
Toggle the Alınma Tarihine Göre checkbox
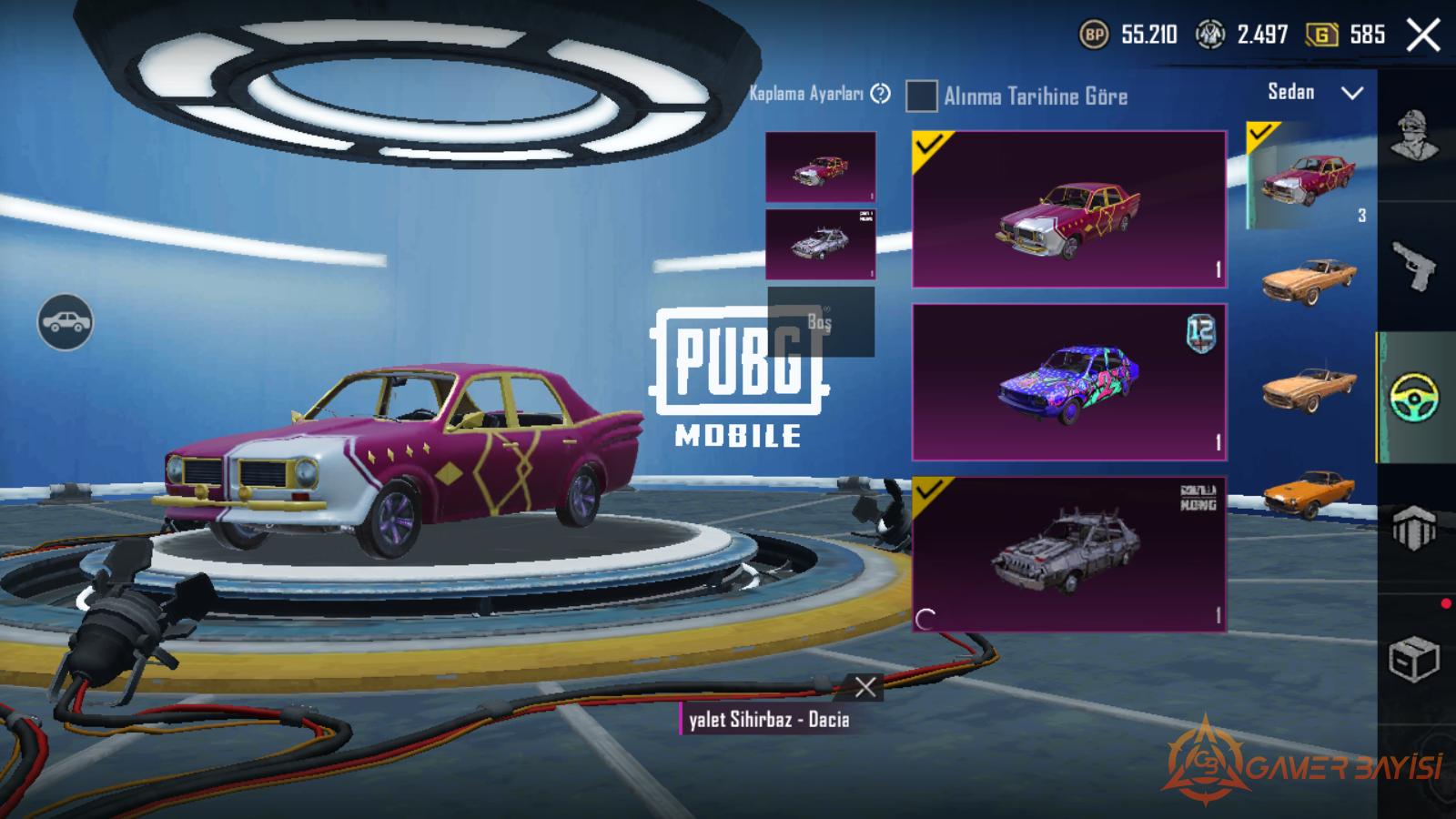[x=921, y=96]
